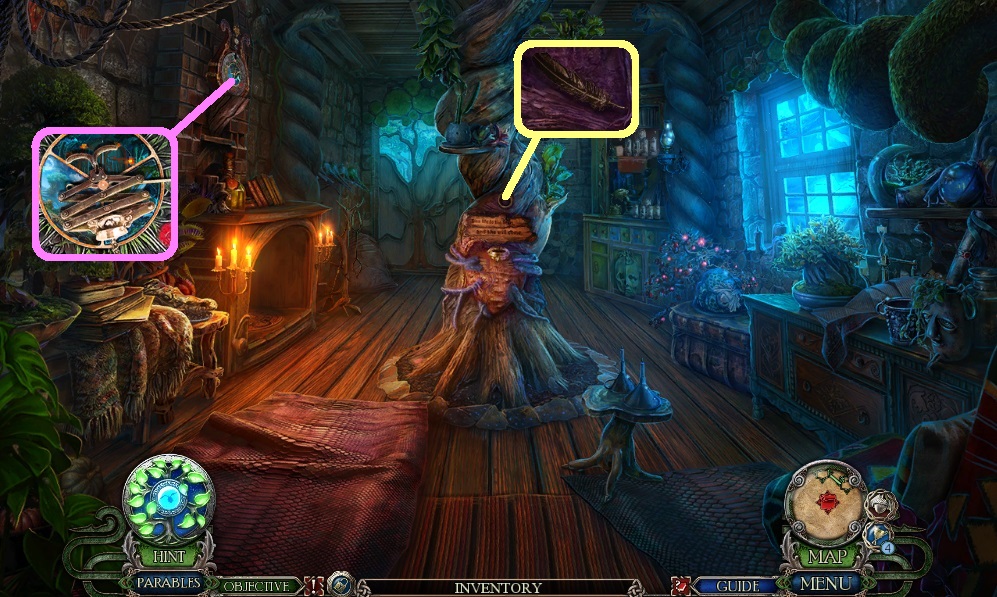Click the red question mark icon beside Guide
Image resolution: width=997 pixels, height=597 pixels.
[x=683, y=586]
